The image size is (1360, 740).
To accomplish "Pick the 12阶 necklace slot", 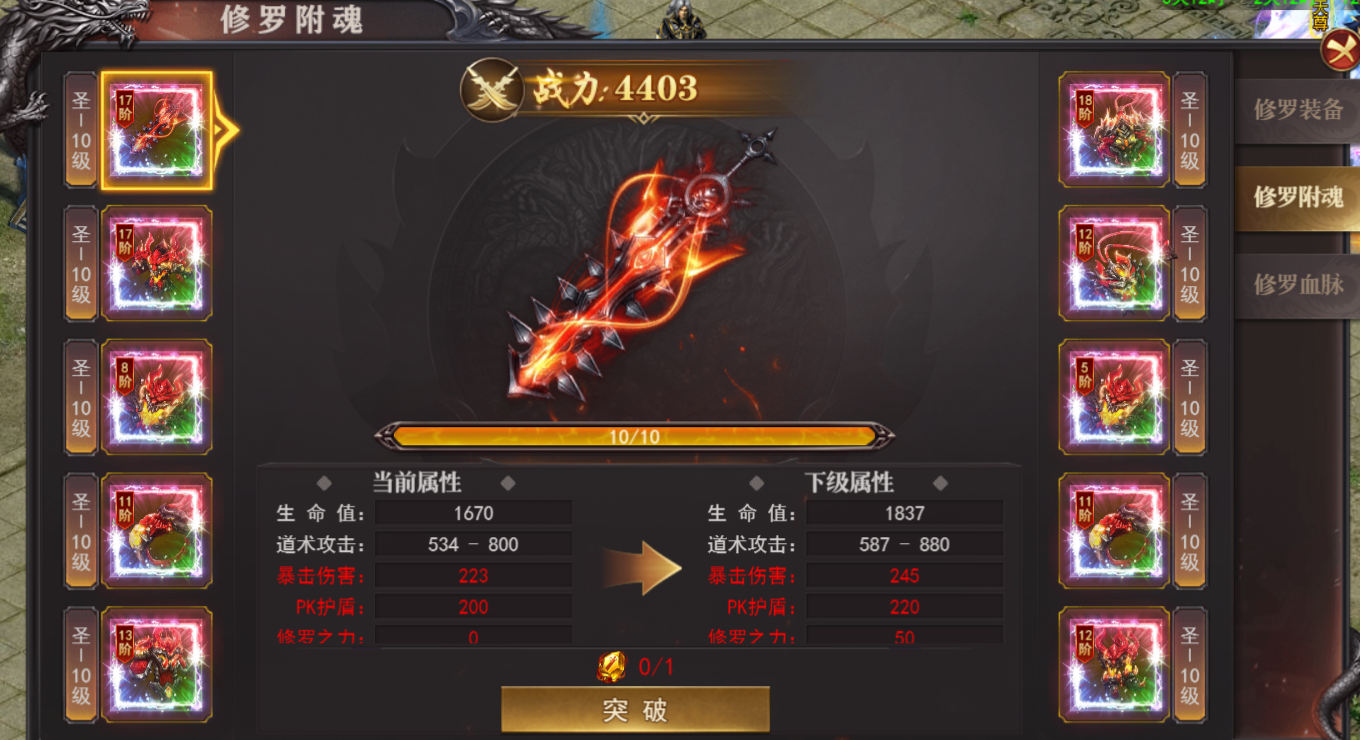I will click(1114, 263).
